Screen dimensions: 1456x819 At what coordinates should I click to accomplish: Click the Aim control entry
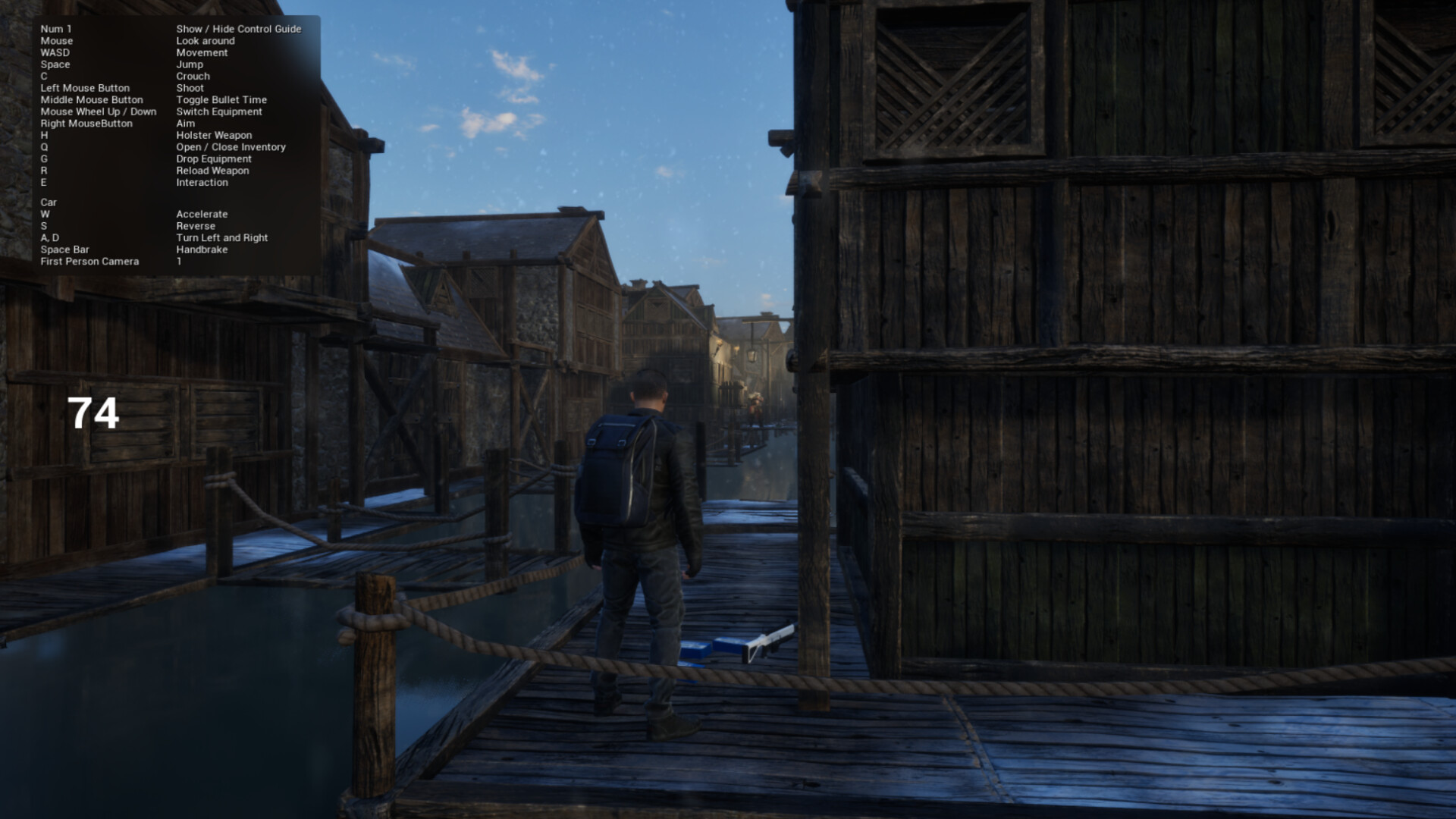pos(184,123)
